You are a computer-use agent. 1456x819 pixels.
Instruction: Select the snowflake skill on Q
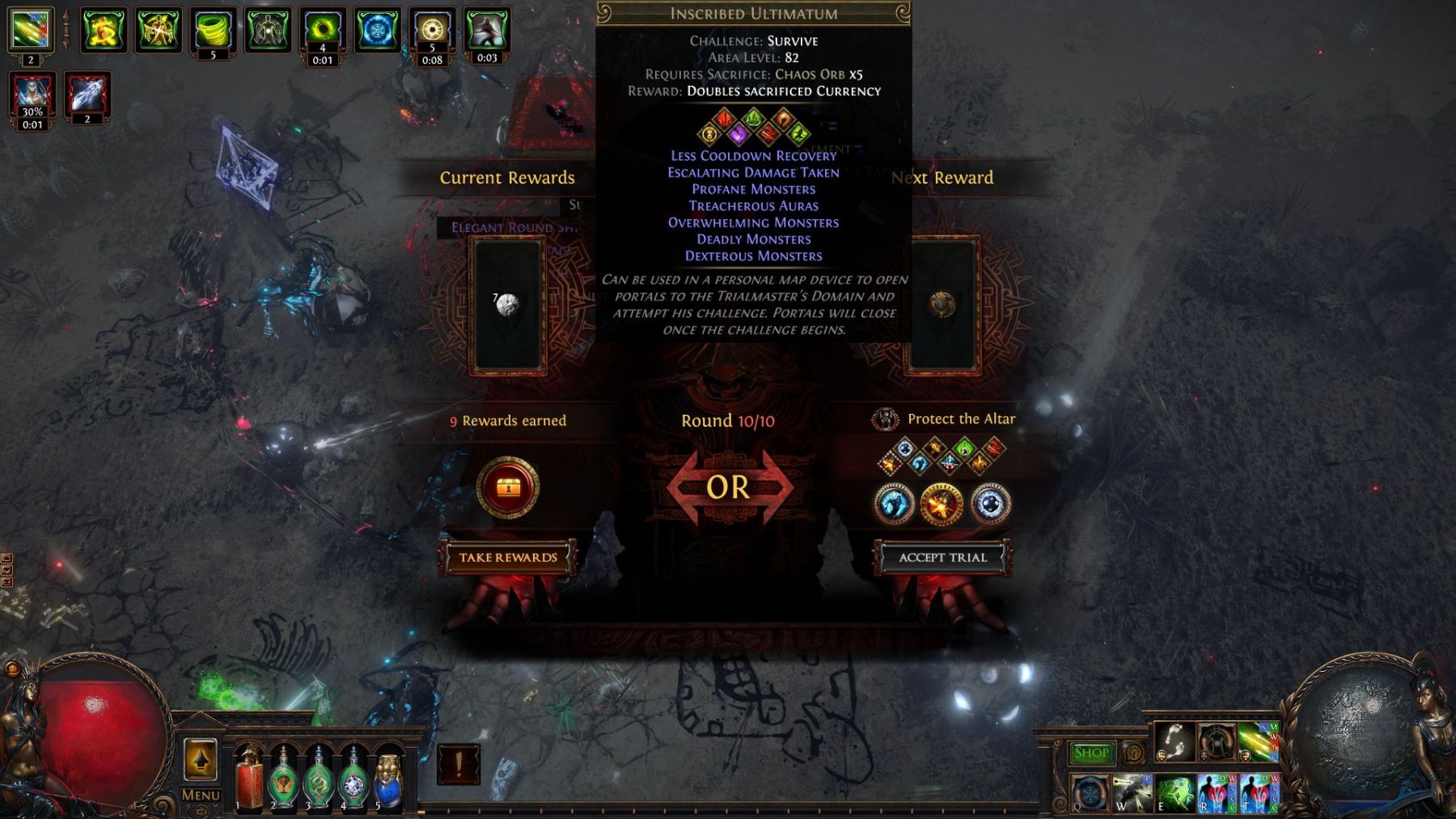click(x=1090, y=792)
